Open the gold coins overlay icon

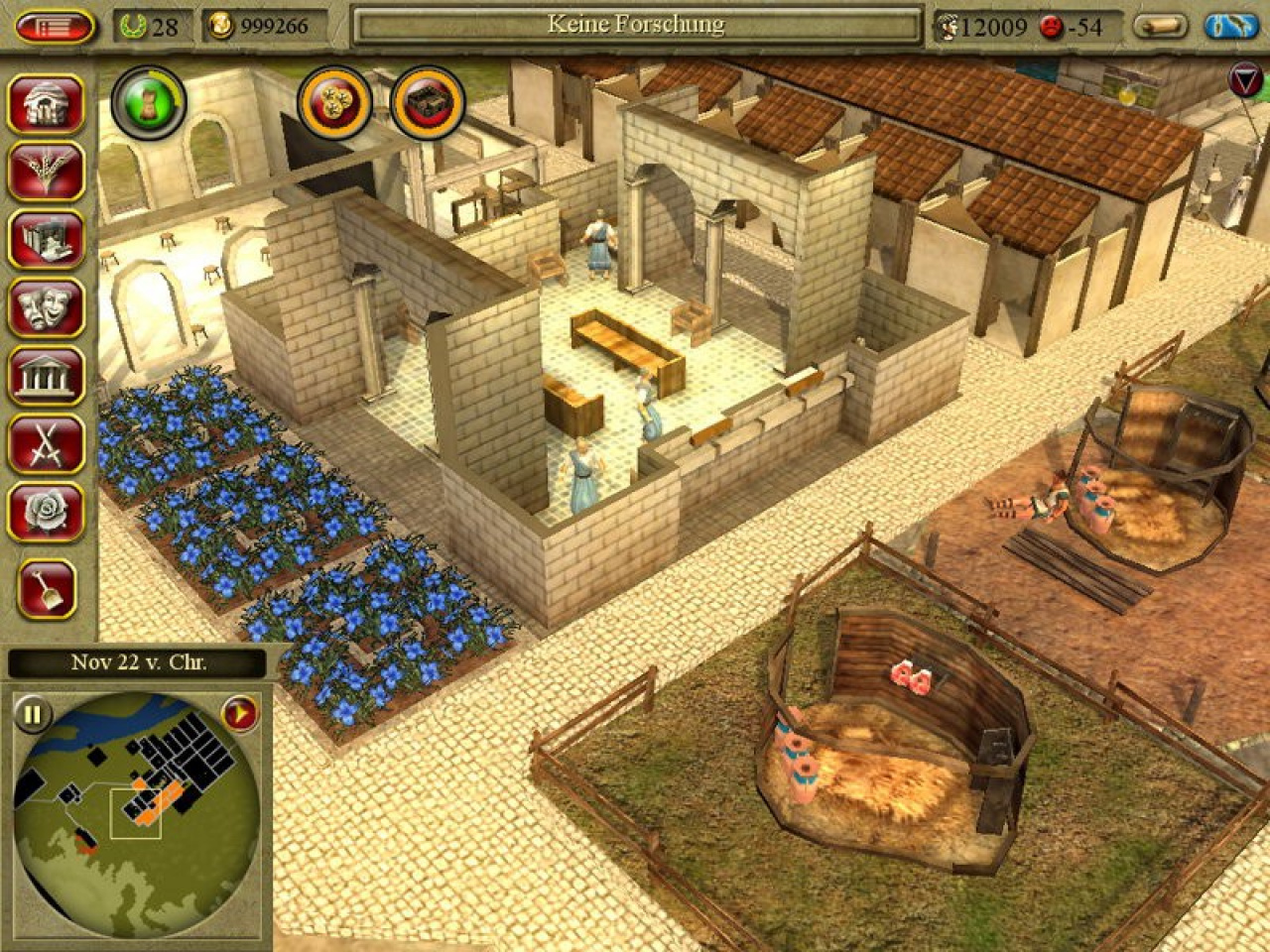[x=335, y=101]
